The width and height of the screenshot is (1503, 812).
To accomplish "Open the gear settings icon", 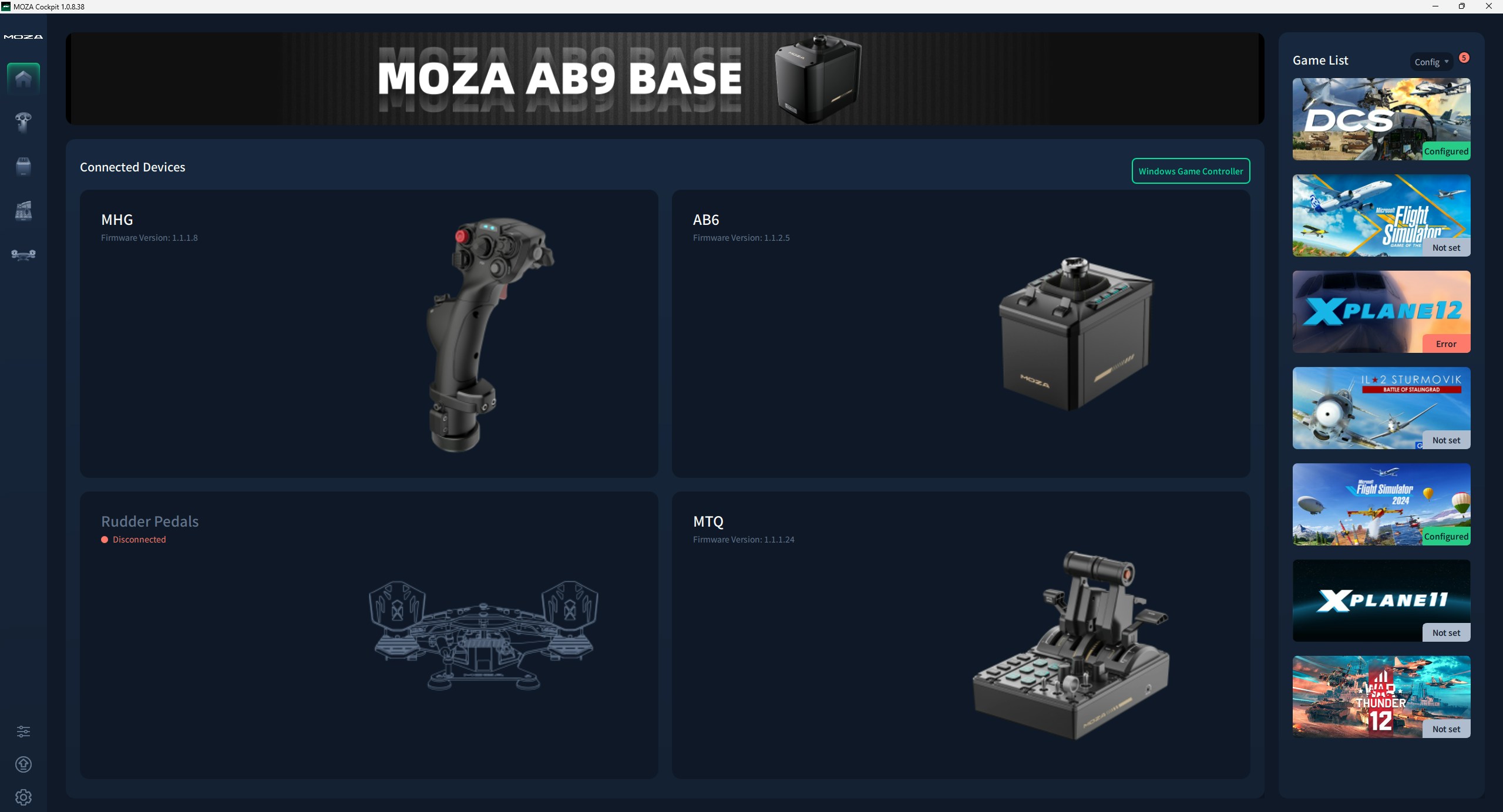I will (x=23, y=797).
